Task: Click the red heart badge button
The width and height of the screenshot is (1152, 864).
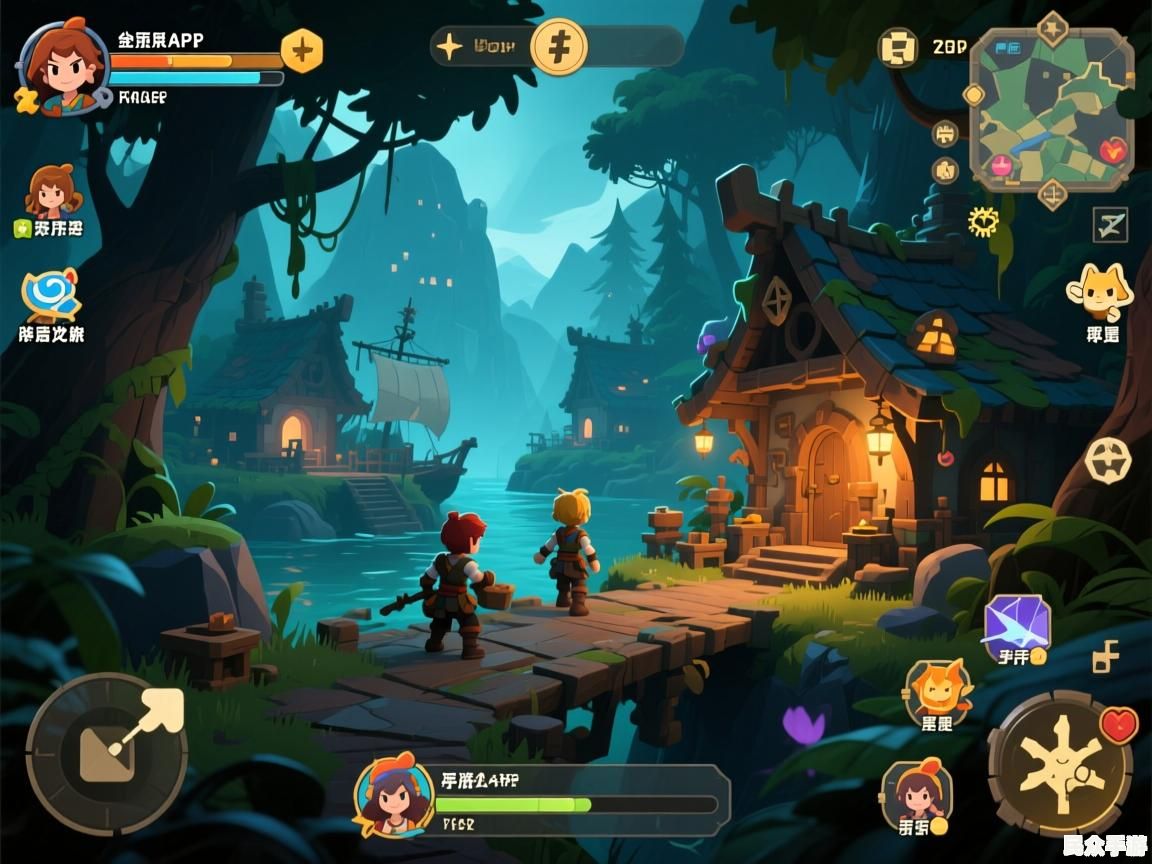Action: pos(1119,723)
